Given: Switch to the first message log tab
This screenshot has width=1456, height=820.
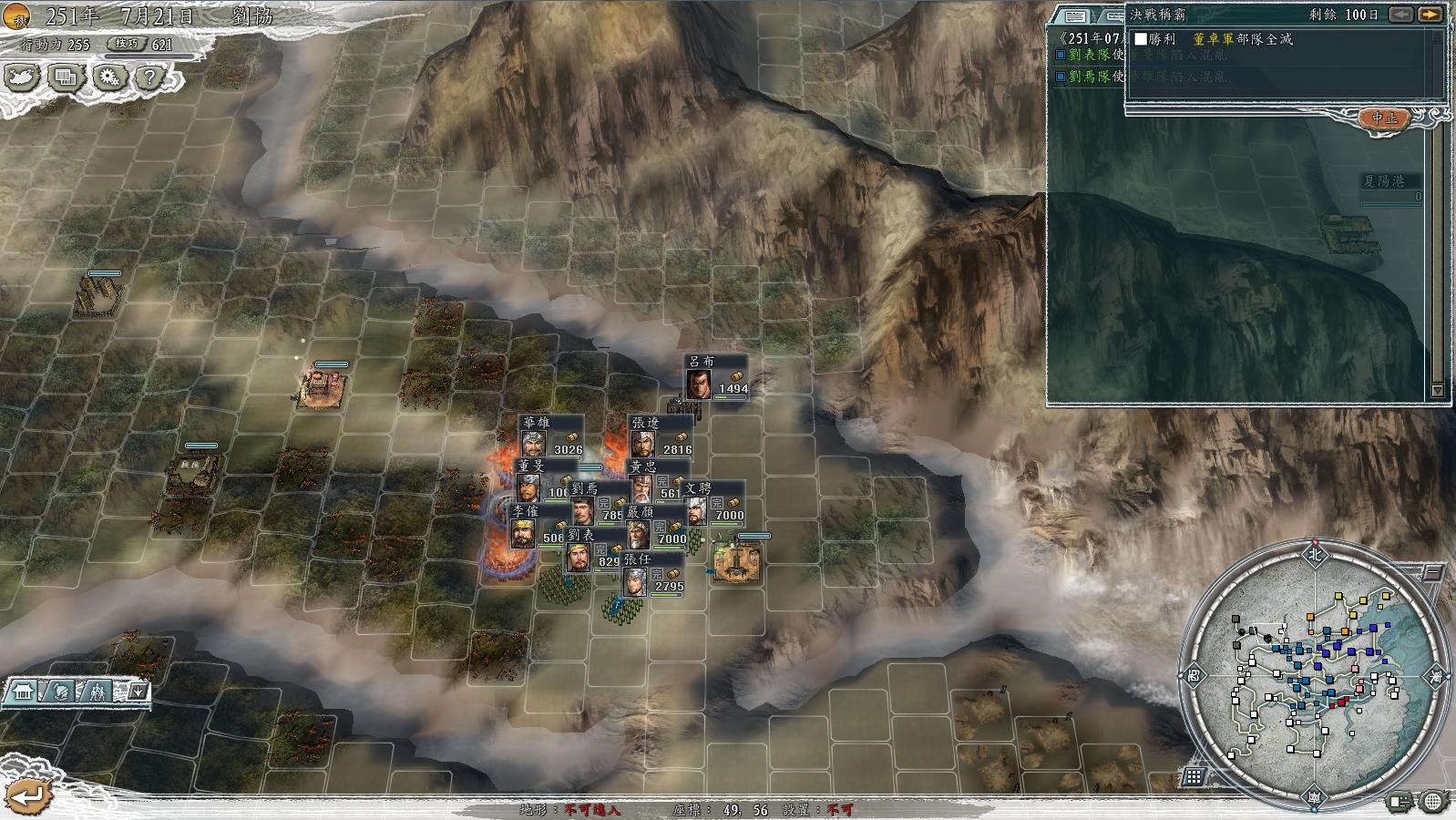Looking at the screenshot, I should point(1075,15).
